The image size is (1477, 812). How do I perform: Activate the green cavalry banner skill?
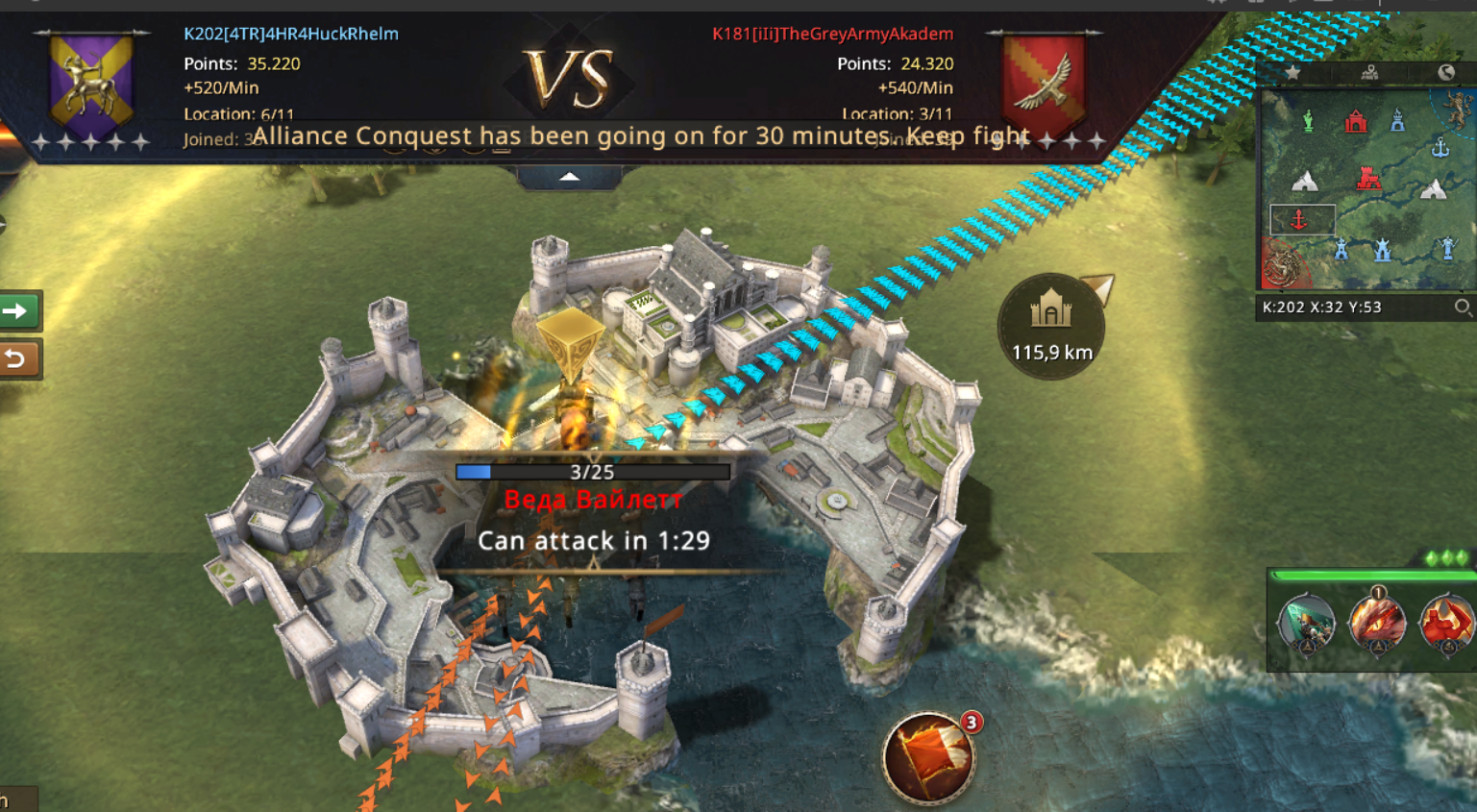click(x=1306, y=624)
